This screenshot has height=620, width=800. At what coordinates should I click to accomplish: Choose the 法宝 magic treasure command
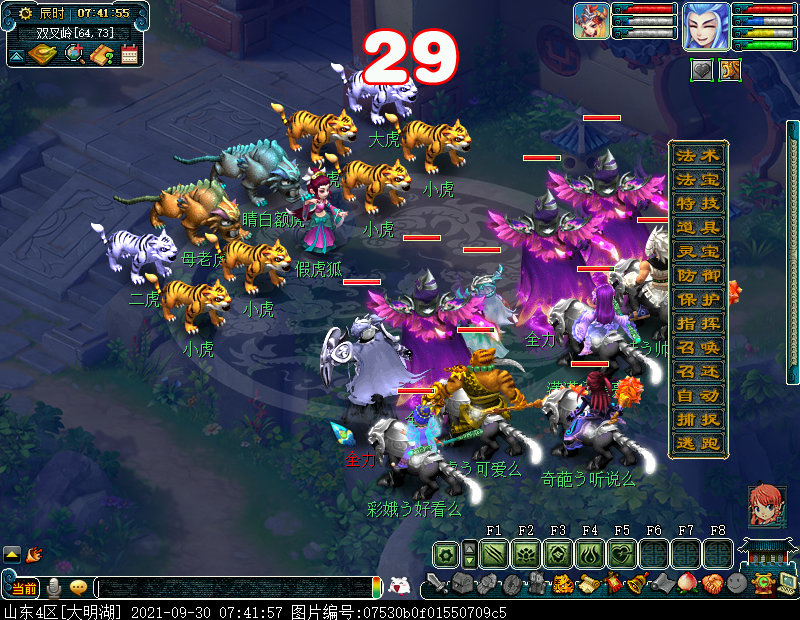pyautogui.click(x=699, y=180)
